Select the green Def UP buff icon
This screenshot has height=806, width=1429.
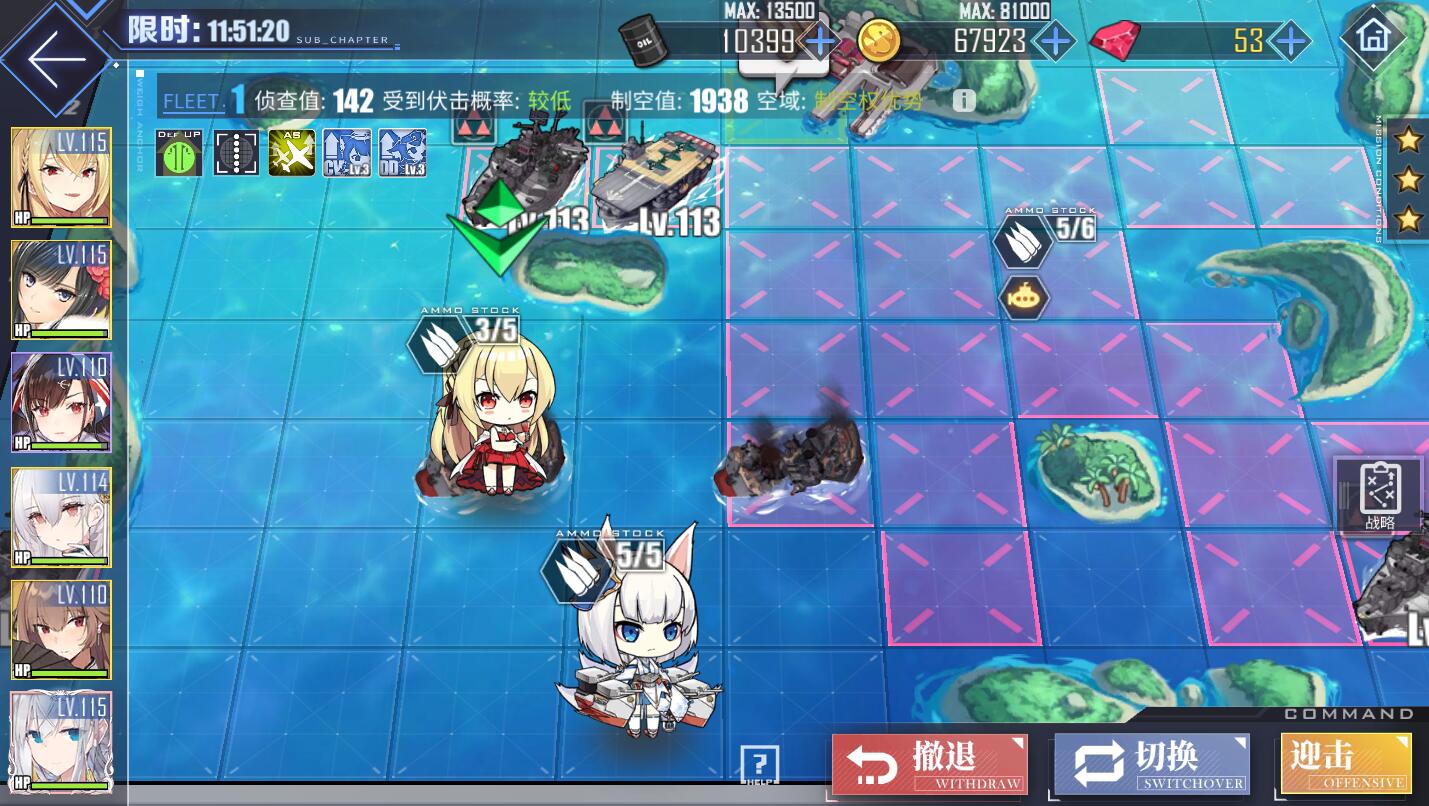click(179, 153)
